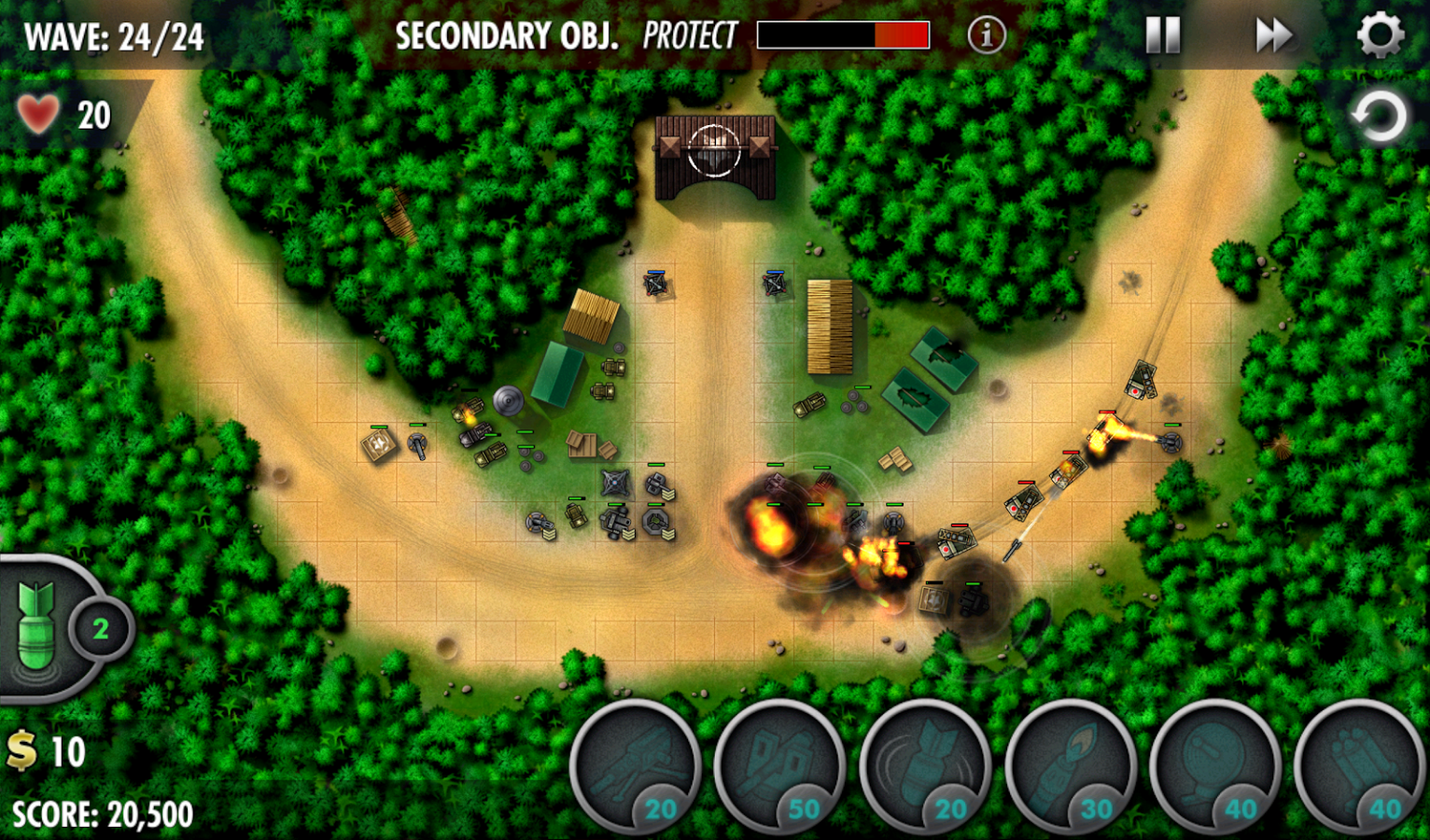
Task: Open the settings gear menu
Action: [1381, 35]
